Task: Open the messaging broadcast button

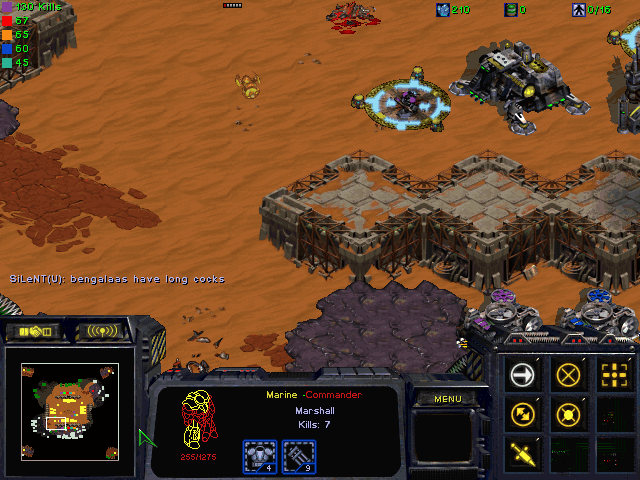Action: pyautogui.click(x=103, y=331)
